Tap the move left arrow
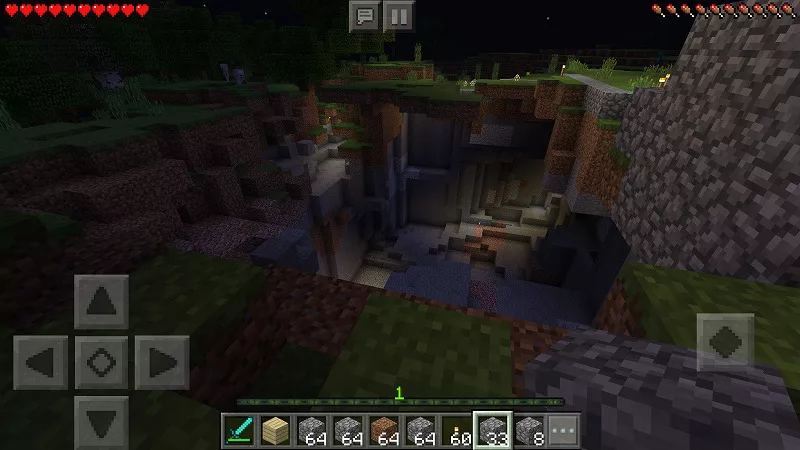Image resolution: width=800 pixels, height=450 pixels. (41, 361)
